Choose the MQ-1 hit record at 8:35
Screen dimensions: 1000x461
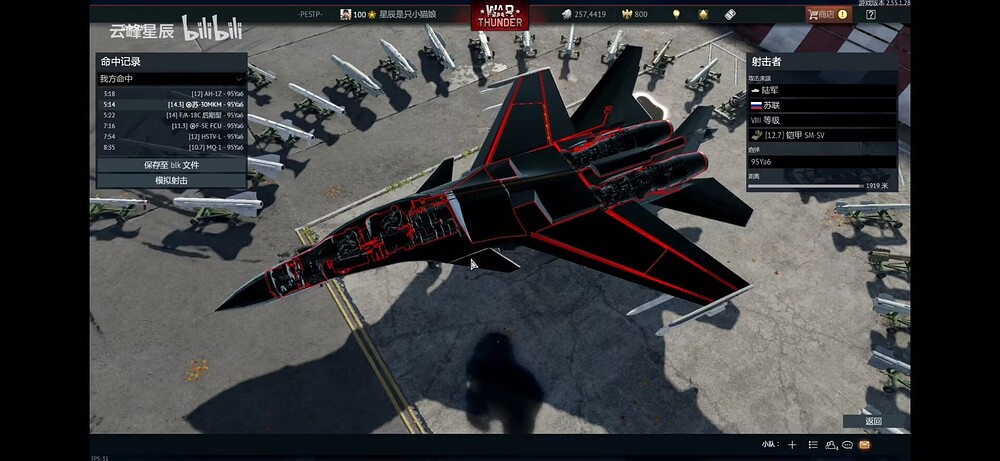point(171,148)
